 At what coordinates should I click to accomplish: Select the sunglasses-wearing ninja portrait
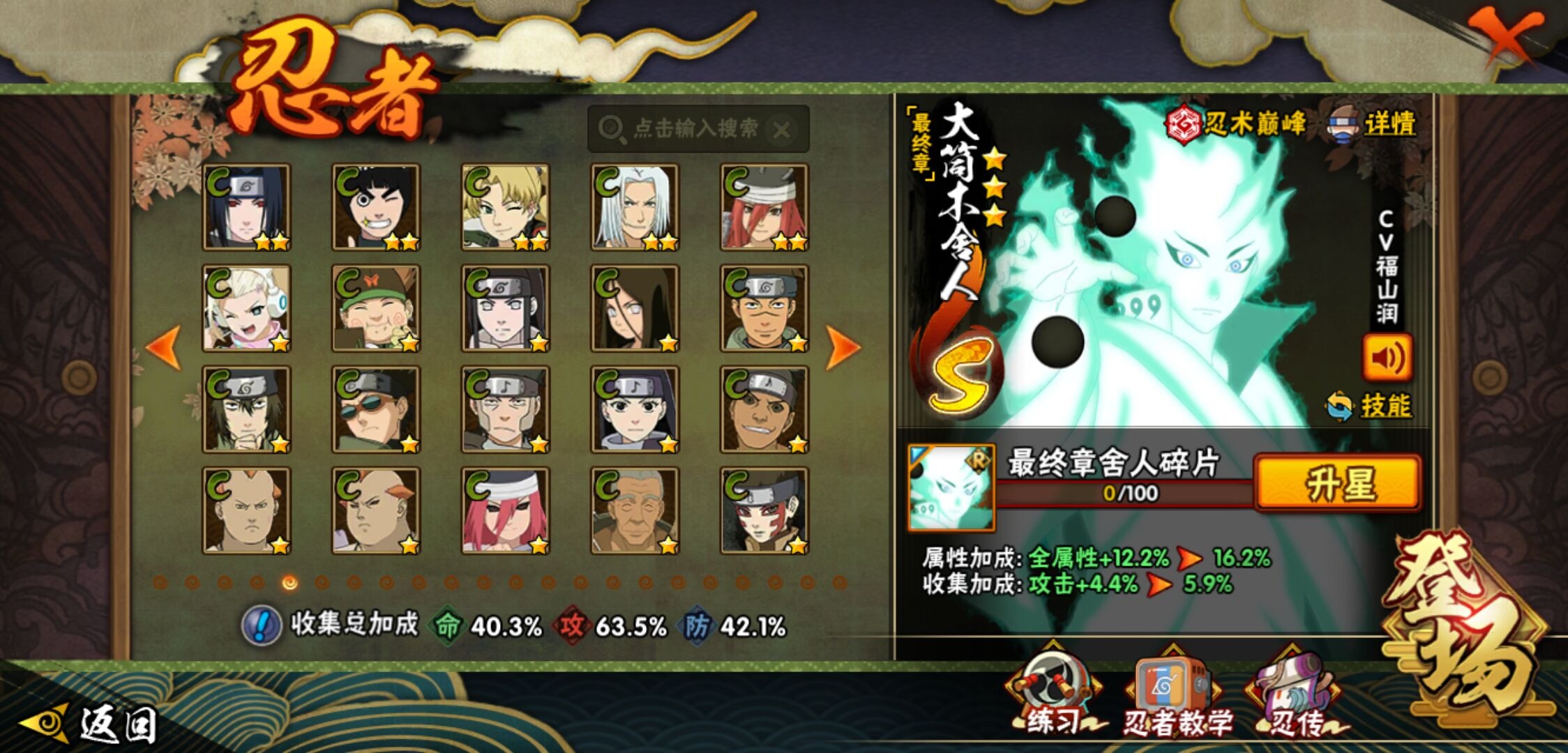click(376, 409)
